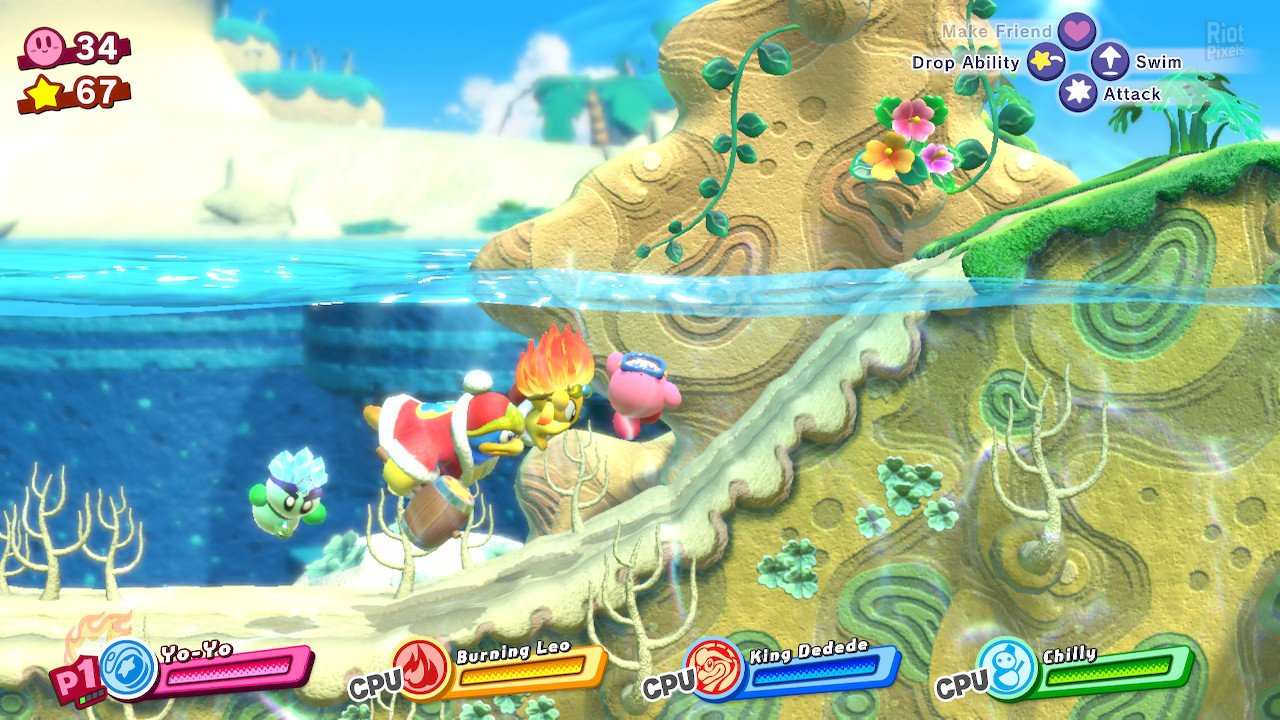Select the Yo-Yo ability icon
Image resolution: width=1280 pixels, height=720 pixels.
(x=128, y=669)
